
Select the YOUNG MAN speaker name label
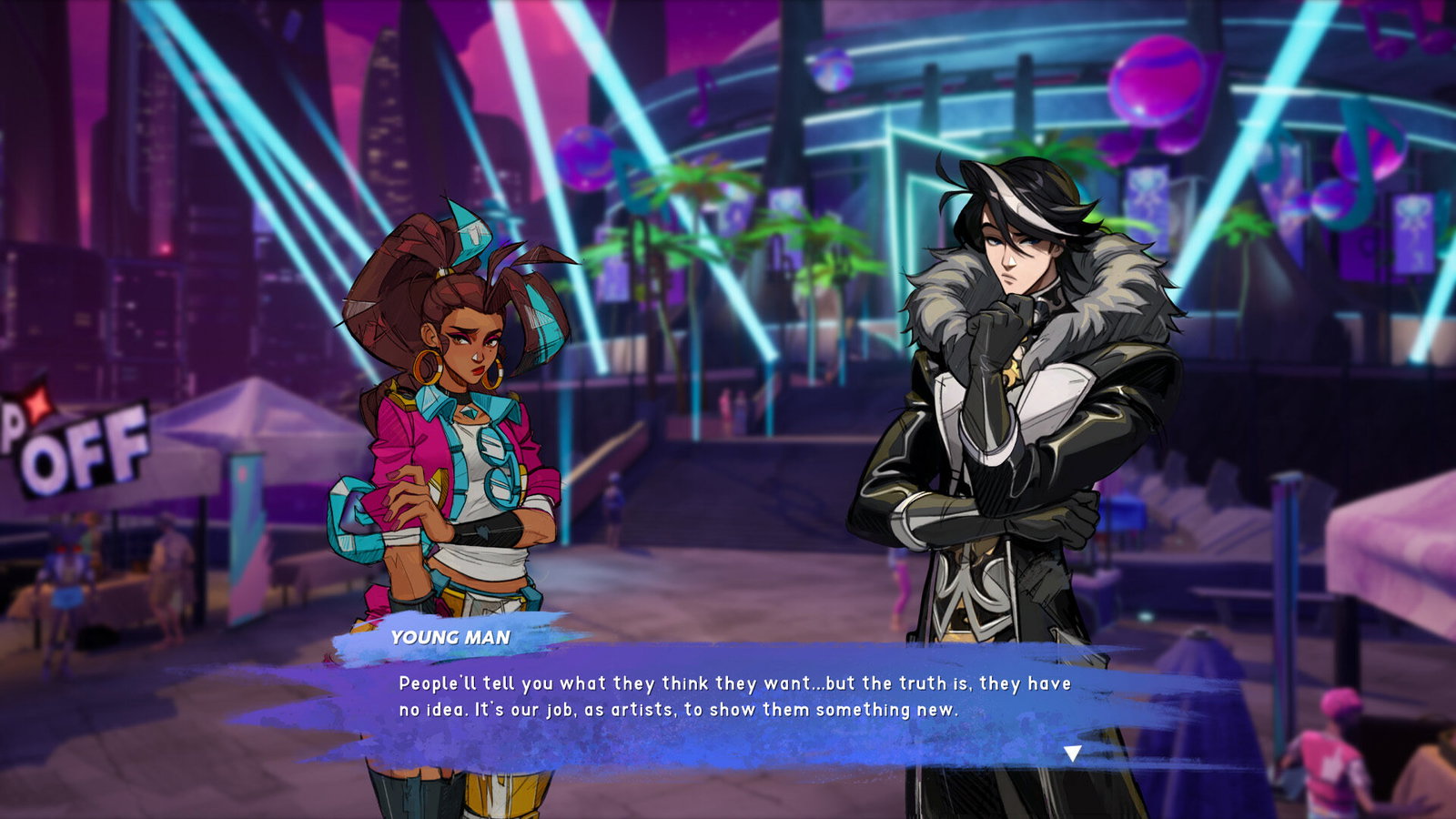451,640
